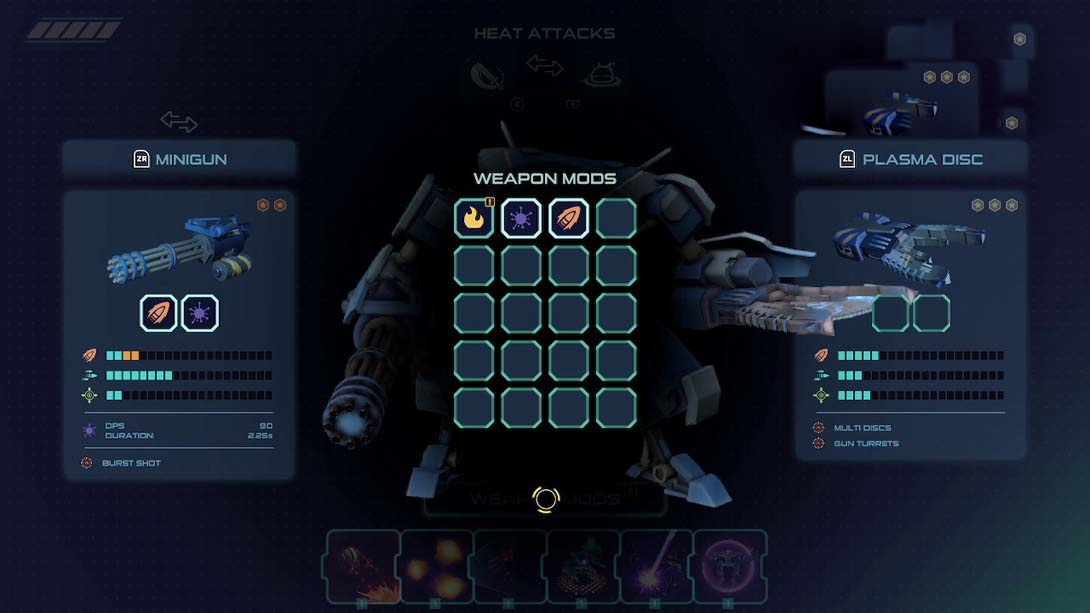Select the Plasma Disc weapon header
1090x613 pixels.
coord(910,159)
